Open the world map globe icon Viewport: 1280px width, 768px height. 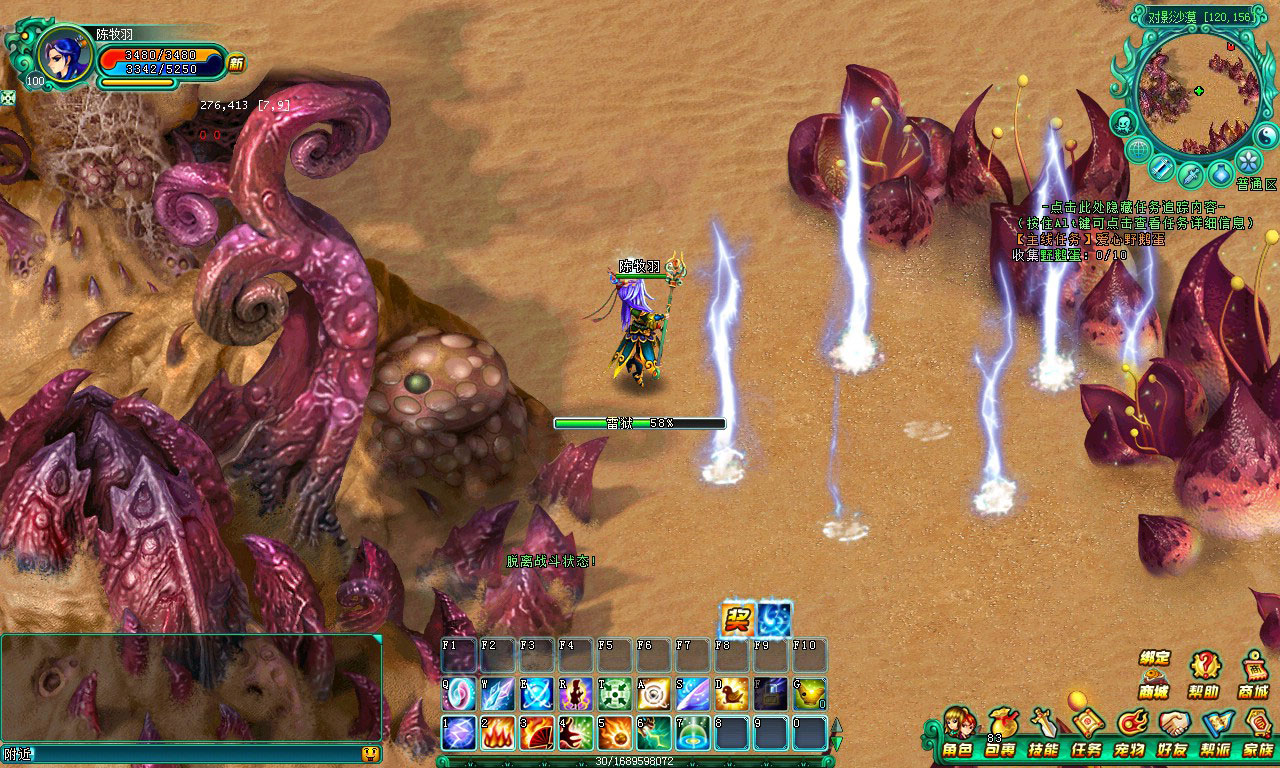point(1138,150)
